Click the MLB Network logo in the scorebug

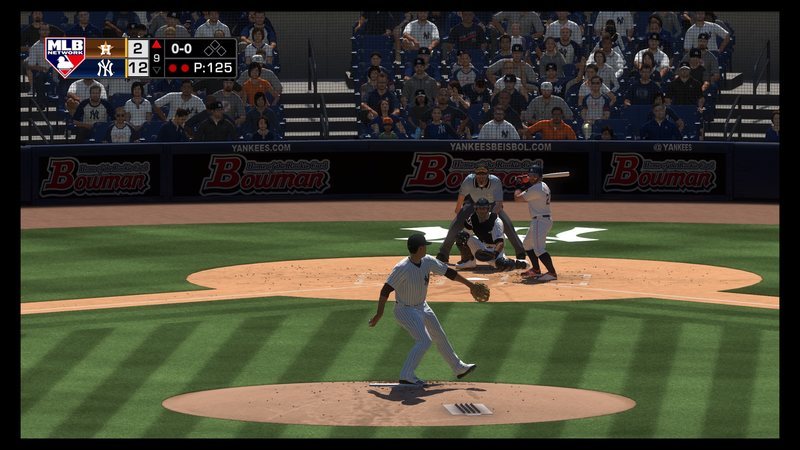(x=65, y=58)
